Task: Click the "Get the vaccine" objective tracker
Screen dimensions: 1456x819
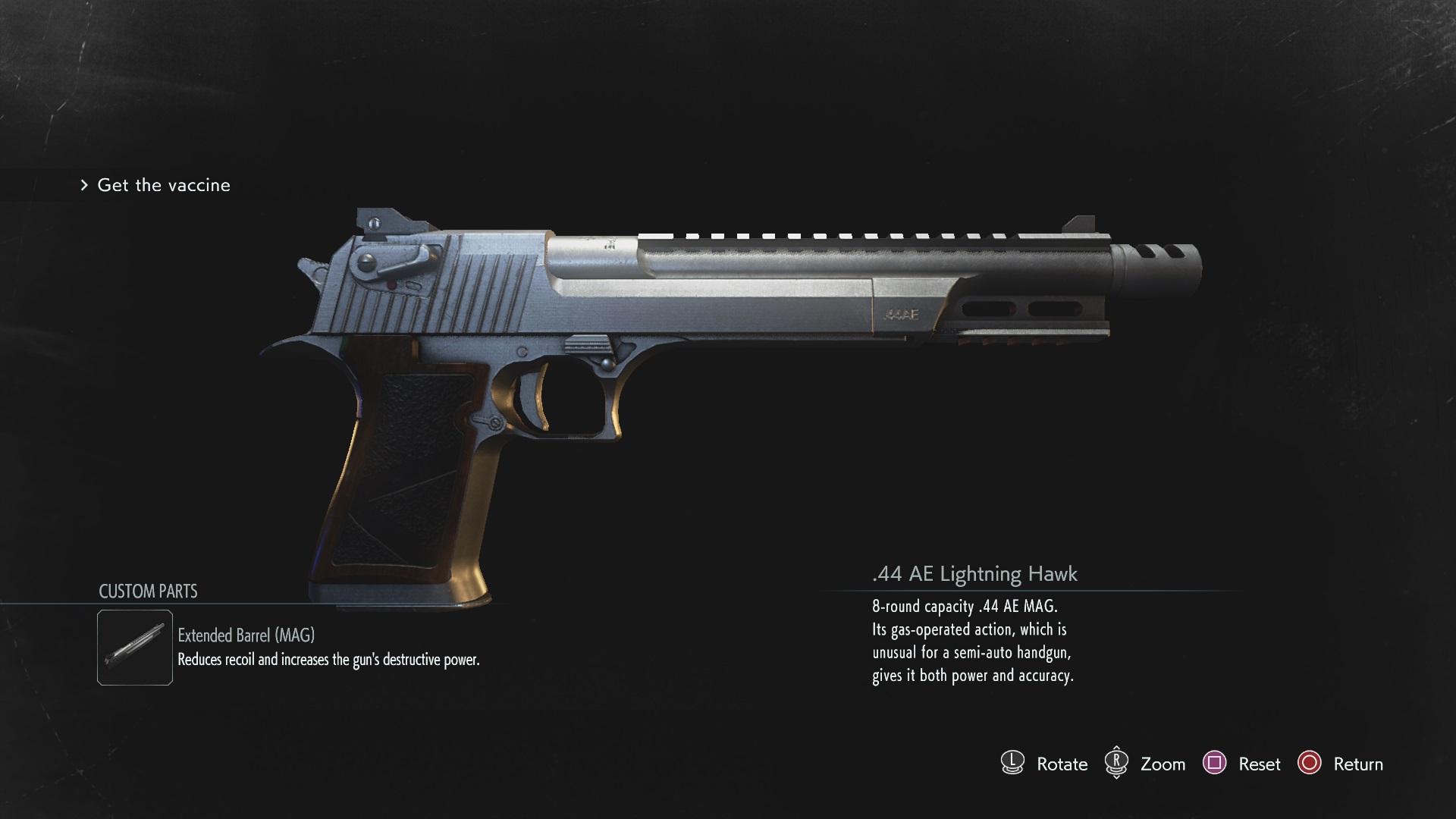Action: pos(163,185)
